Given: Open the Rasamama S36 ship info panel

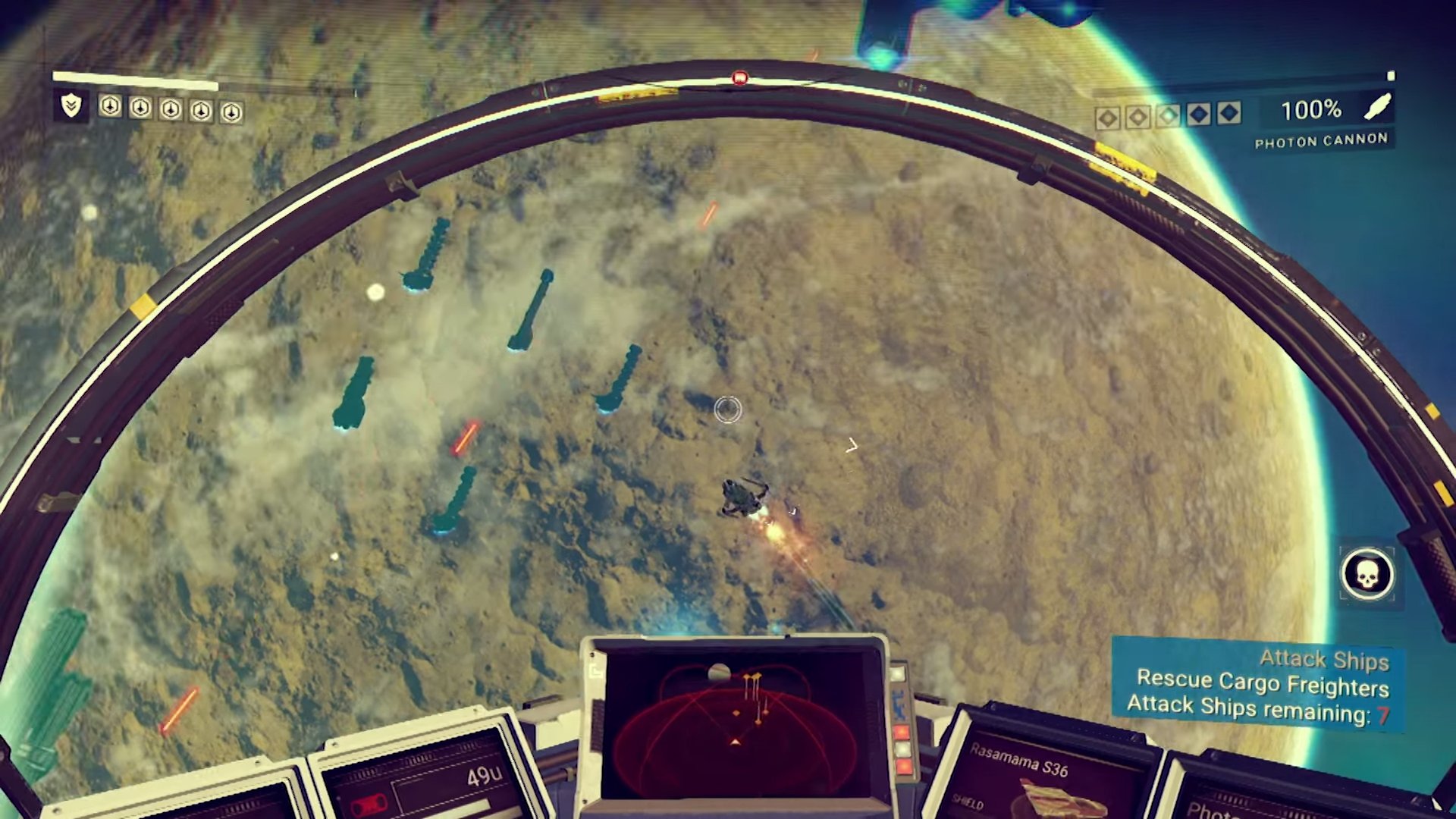Looking at the screenshot, I should (x=1039, y=773).
